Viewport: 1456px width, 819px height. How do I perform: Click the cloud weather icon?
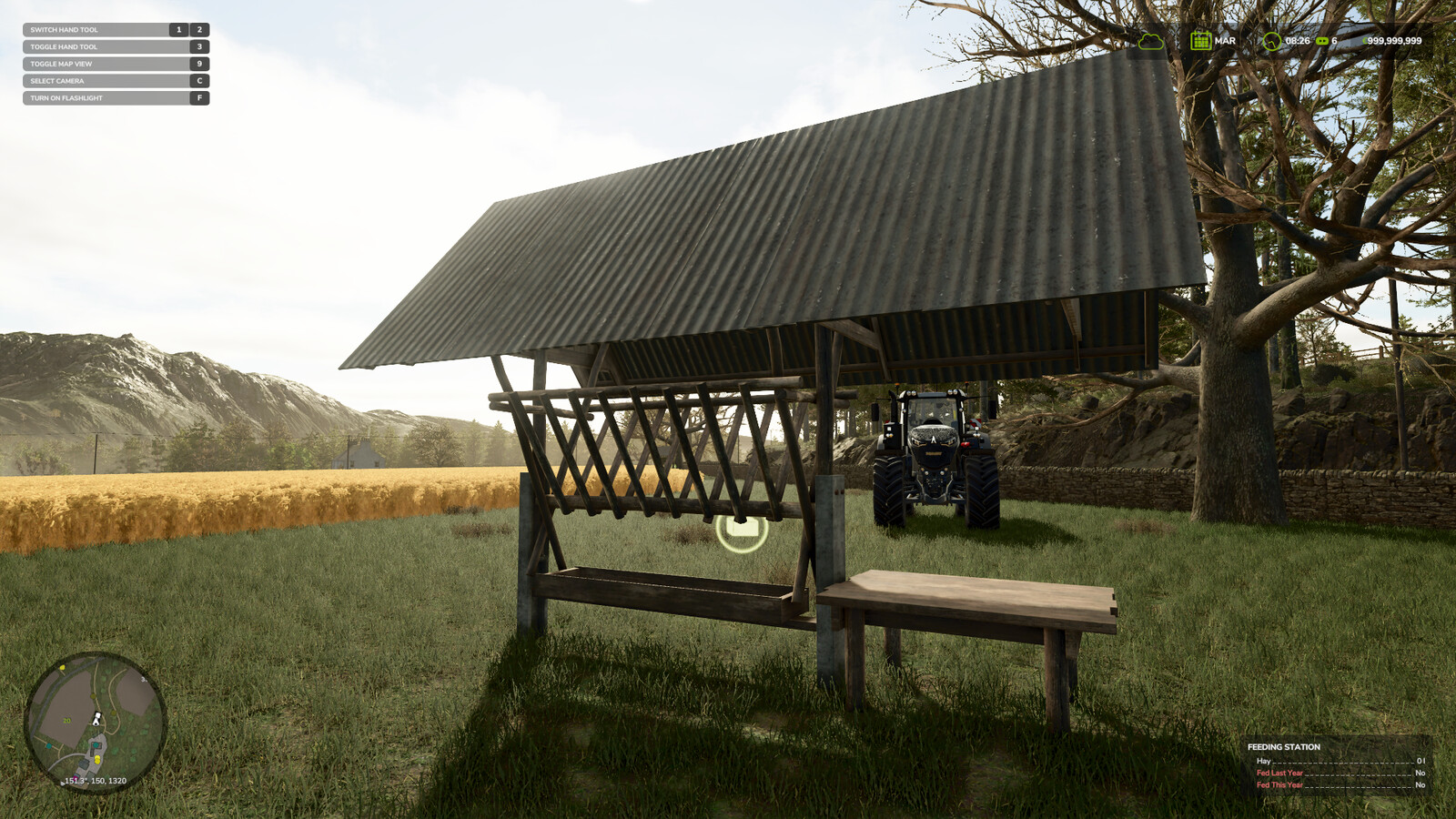click(1150, 41)
